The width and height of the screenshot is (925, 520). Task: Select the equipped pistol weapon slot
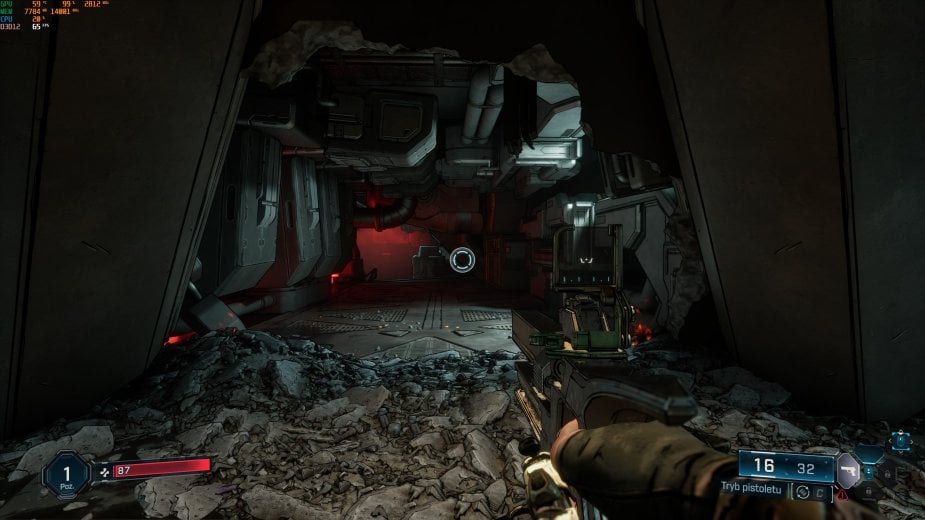click(x=848, y=468)
